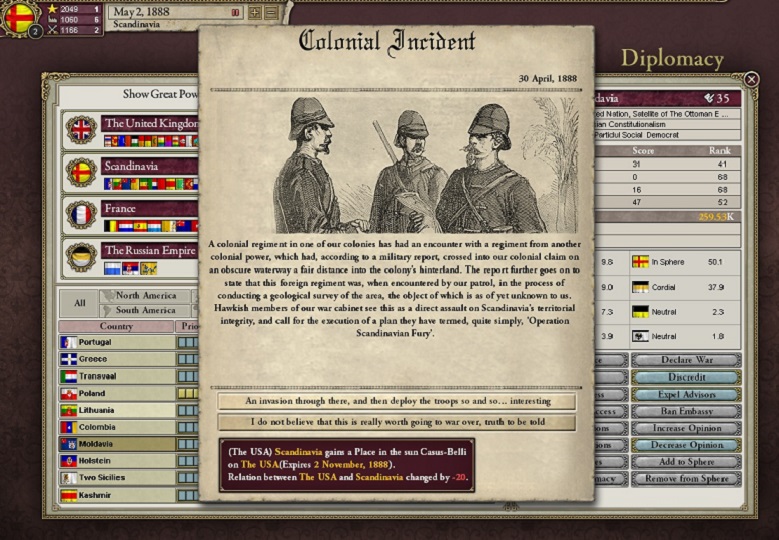The width and height of the screenshot is (779, 540).
Task: Click the Declare War button
Action: tap(686, 360)
